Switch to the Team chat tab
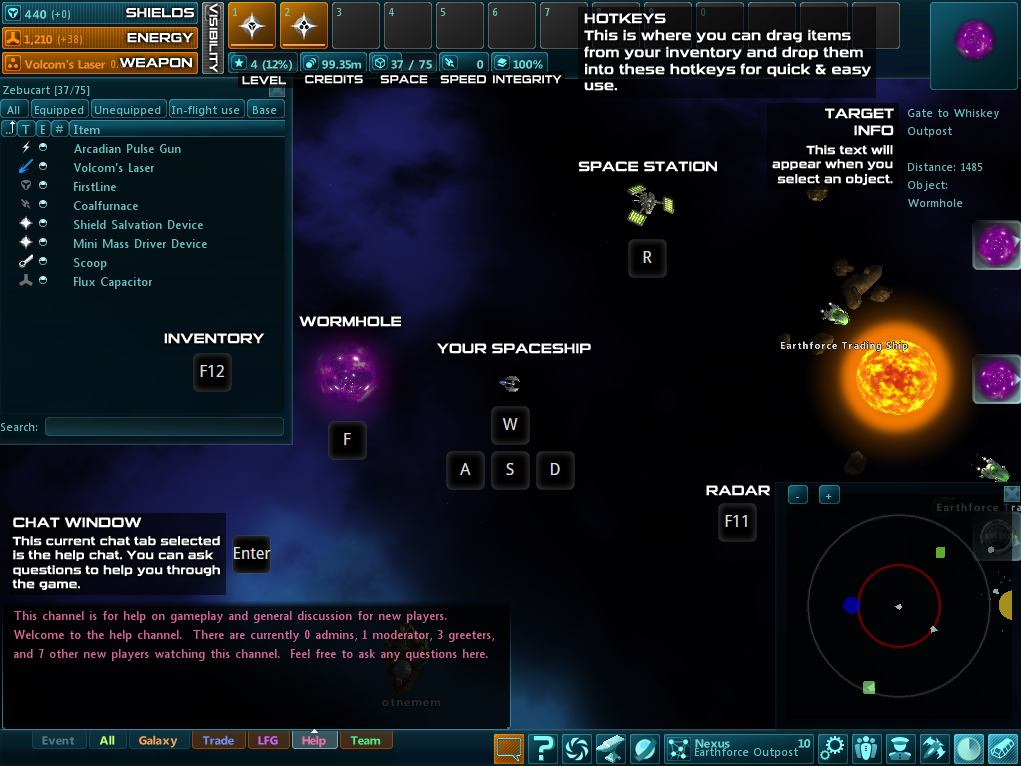Image resolution: width=1021 pixels, height=766 pixels. pyautogui.click(x=365, y=741)
